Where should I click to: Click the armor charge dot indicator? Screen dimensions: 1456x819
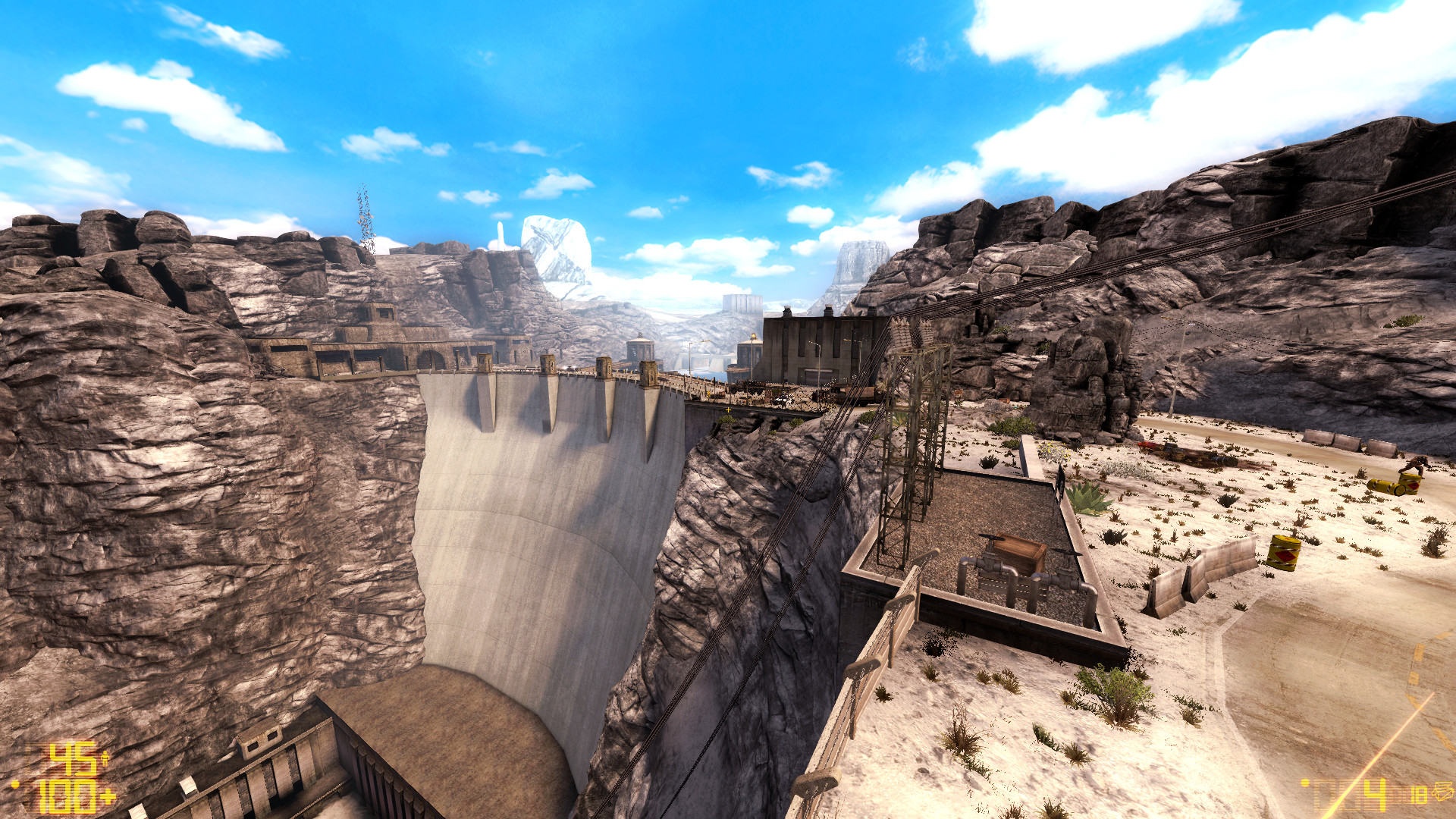[15, 784]
